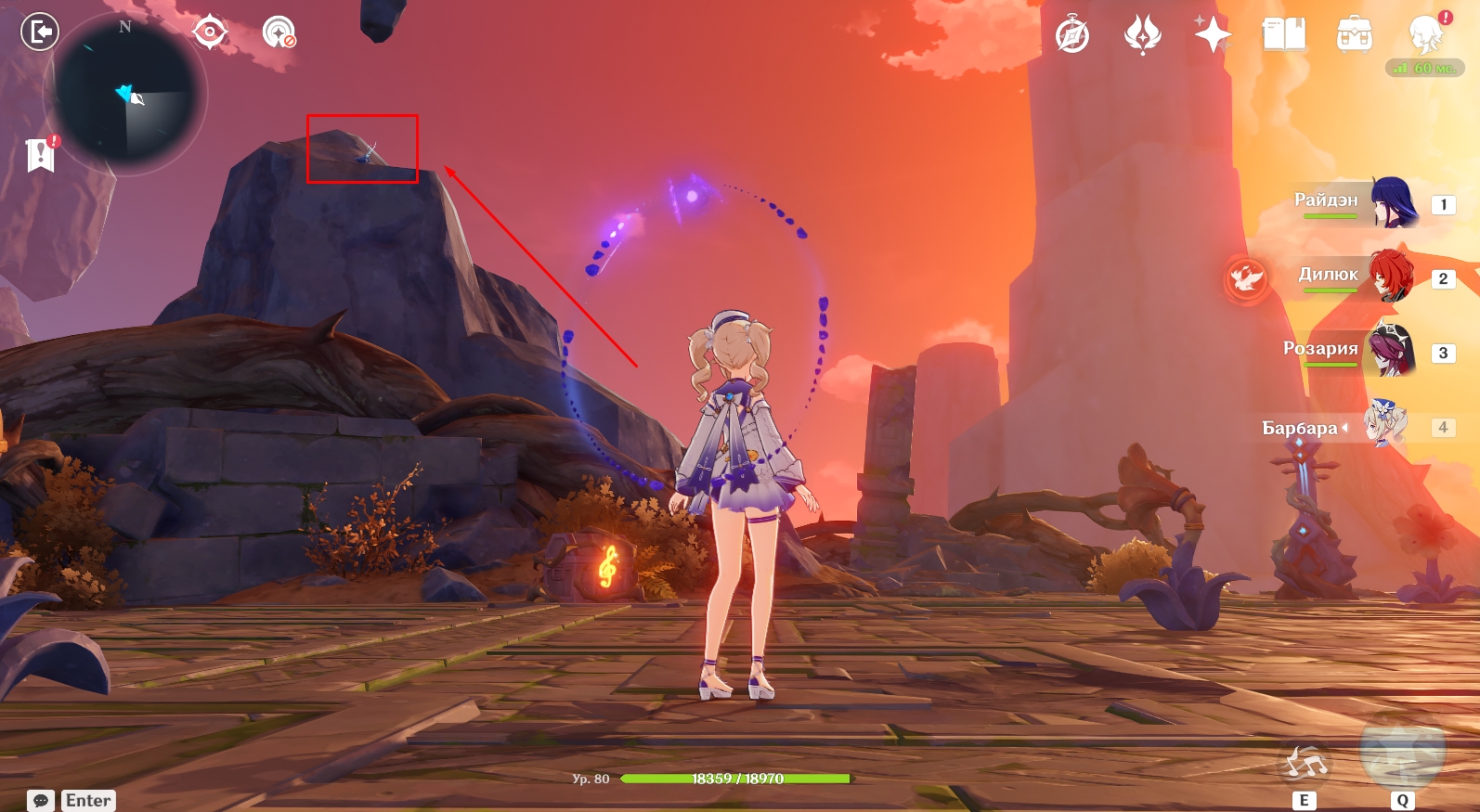Open the open-book archive icon

[x=1284, y=35]
